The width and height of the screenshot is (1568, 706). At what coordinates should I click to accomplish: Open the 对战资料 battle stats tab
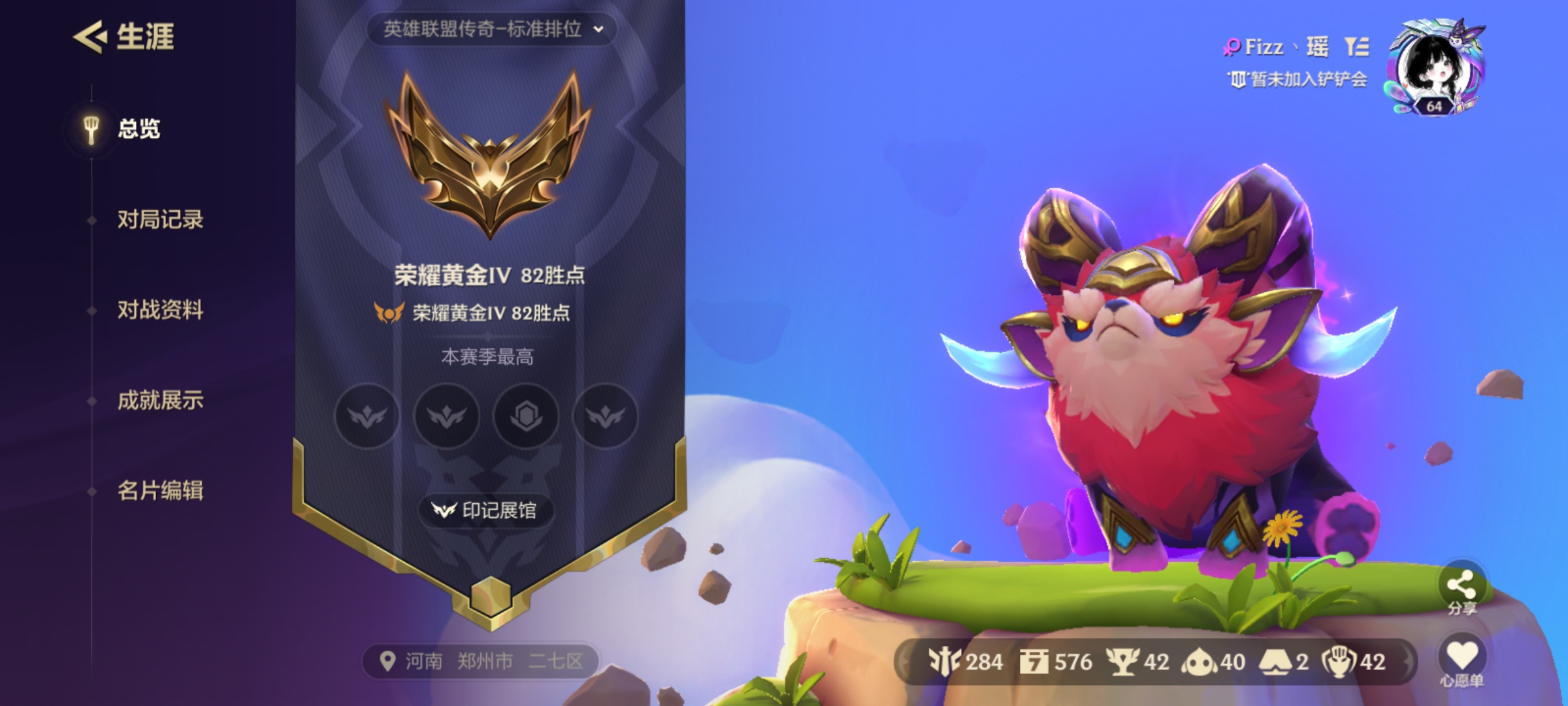160,310
